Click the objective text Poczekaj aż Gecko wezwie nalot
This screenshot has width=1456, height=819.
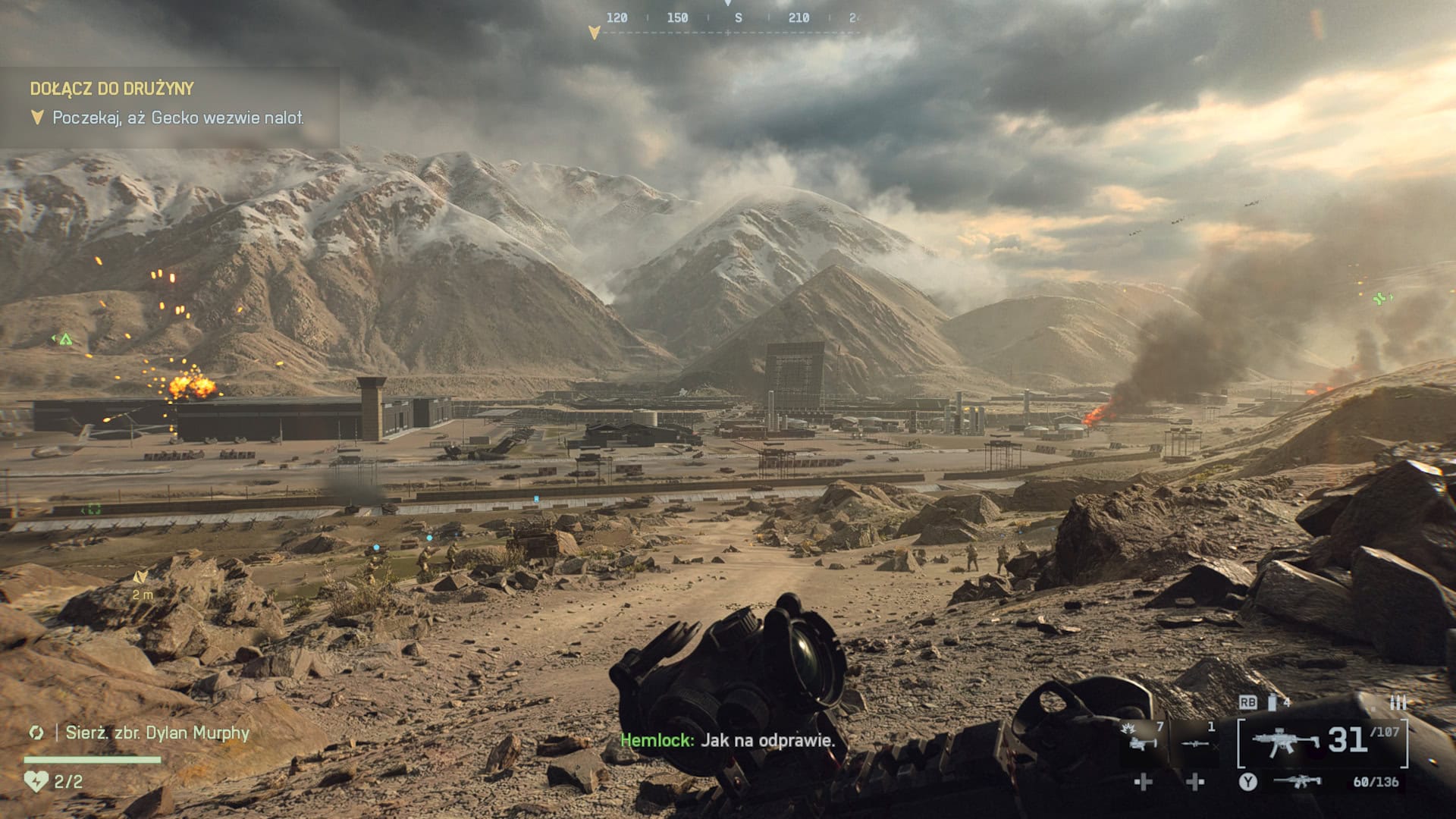pyautogui.click(x=178, y=118)
